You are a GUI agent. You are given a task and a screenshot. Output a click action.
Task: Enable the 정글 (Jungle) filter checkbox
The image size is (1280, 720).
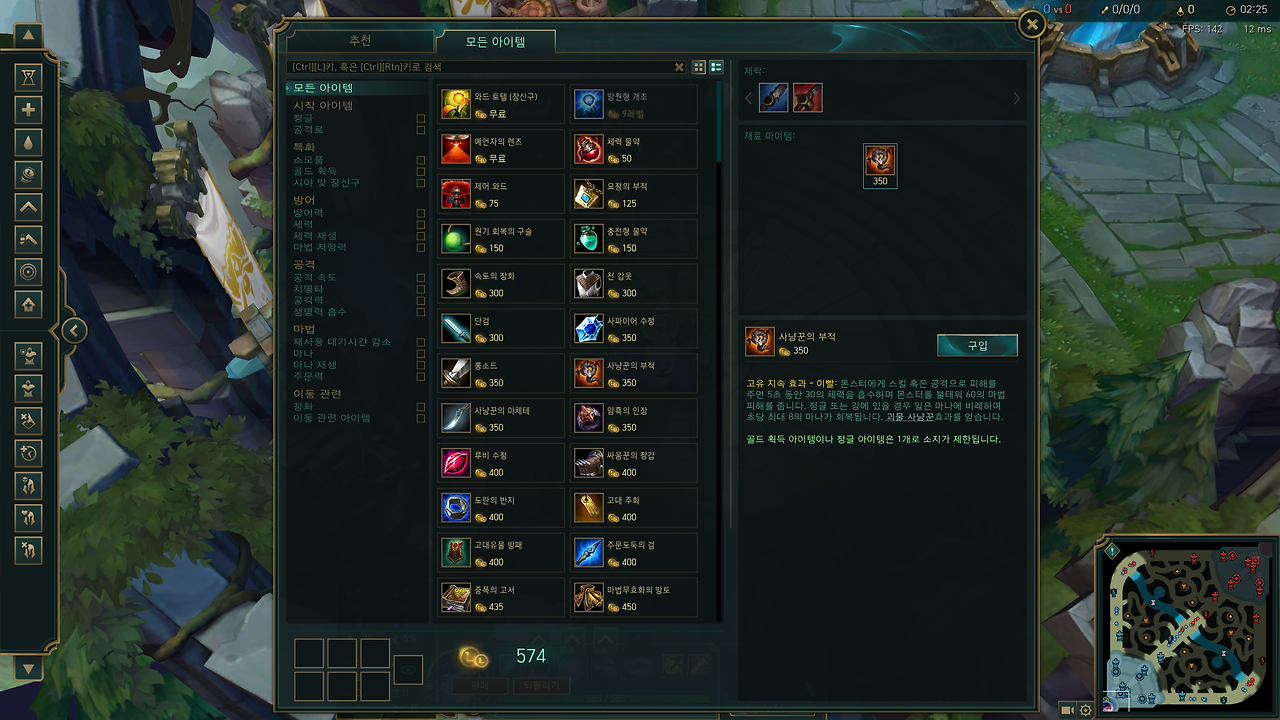pyautogui.click(x=423, y=118)
